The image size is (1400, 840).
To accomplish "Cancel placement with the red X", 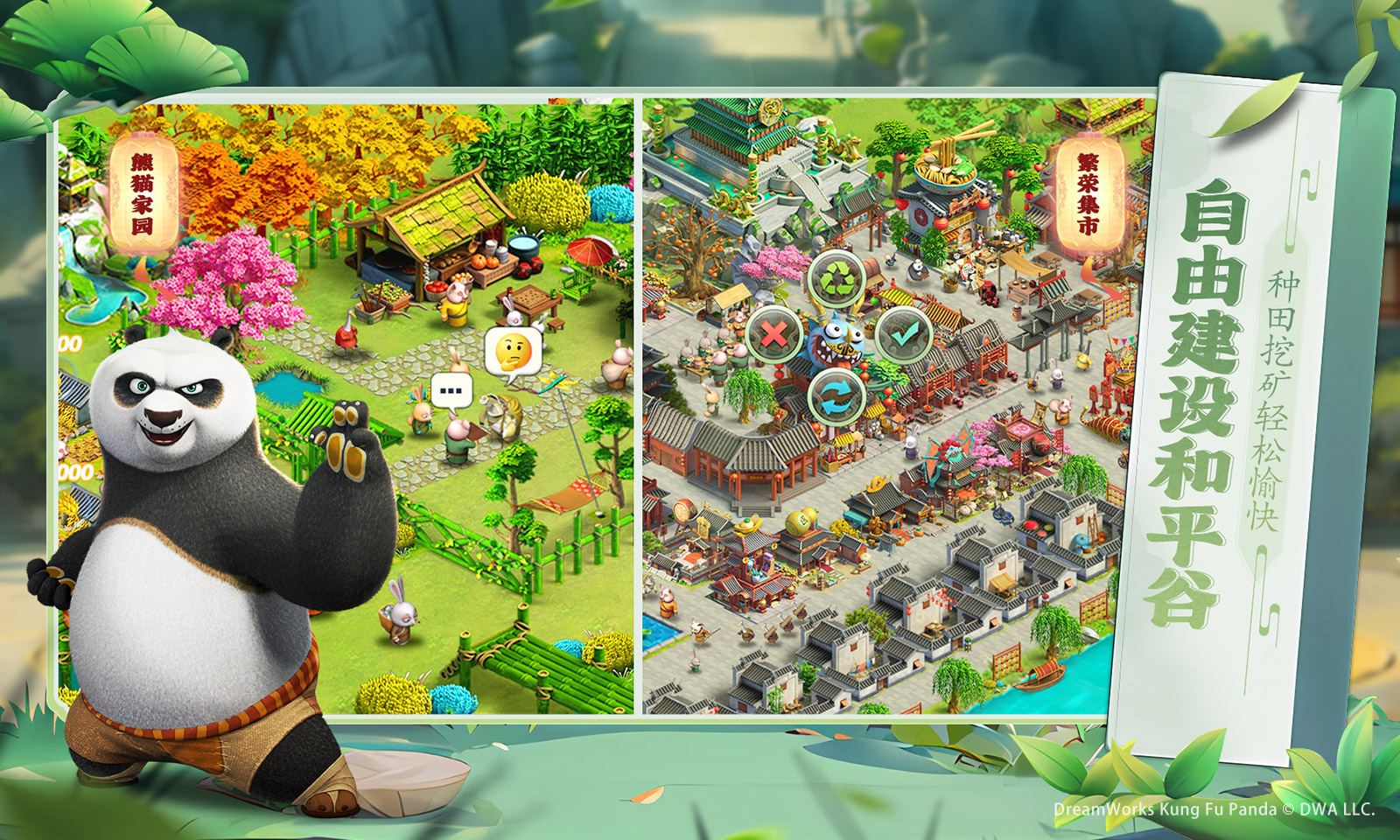I will point(773,333).
